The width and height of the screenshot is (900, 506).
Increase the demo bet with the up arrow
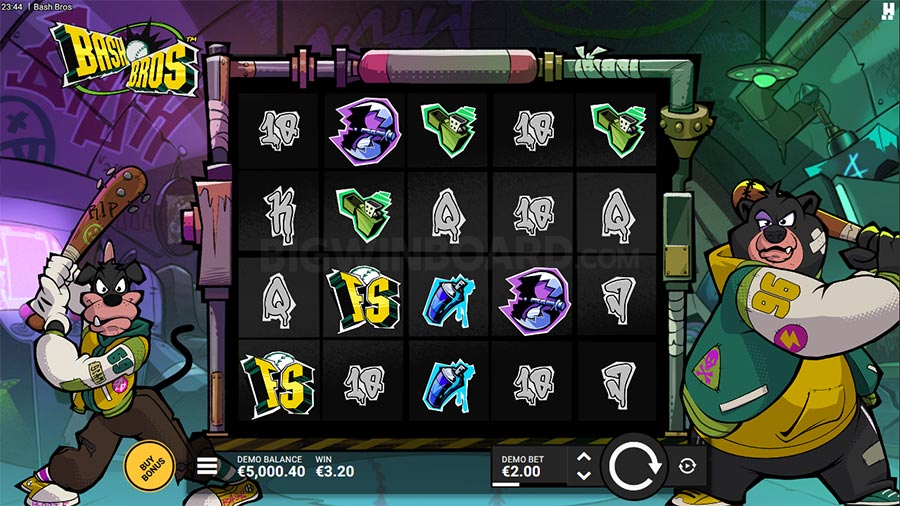585,457
